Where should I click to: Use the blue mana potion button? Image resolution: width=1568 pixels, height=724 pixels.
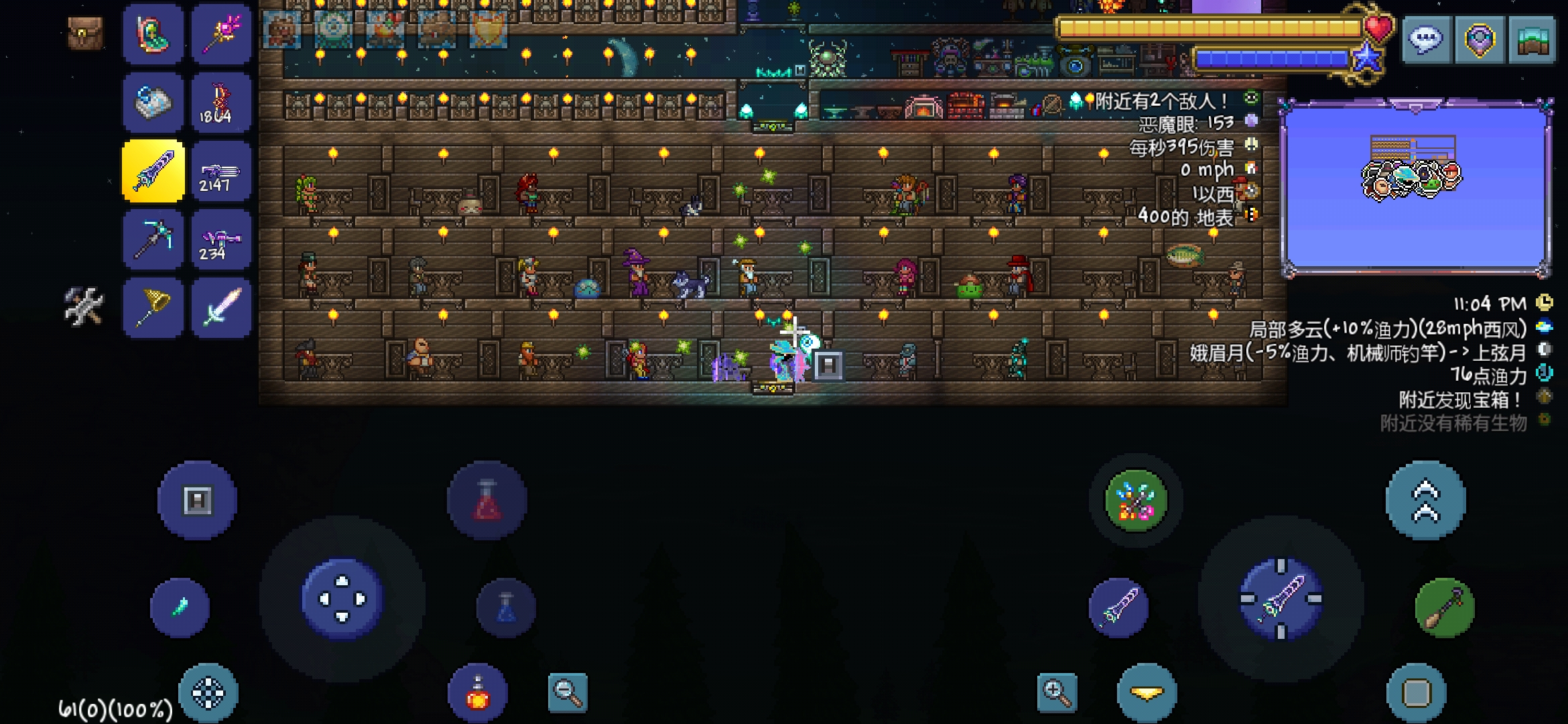click(506, 607)
